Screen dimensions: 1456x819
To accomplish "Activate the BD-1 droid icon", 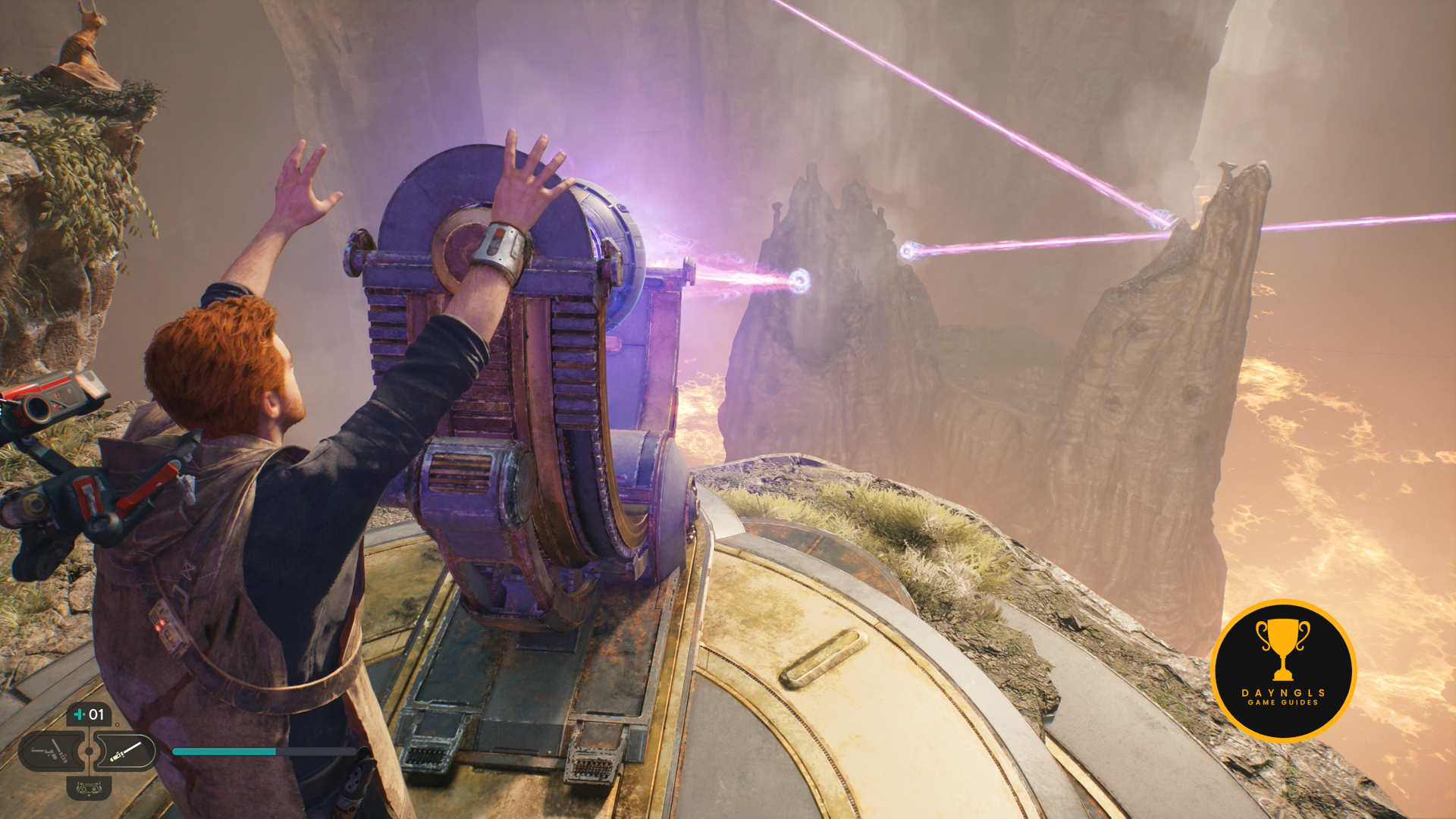I will click(89, 789).
